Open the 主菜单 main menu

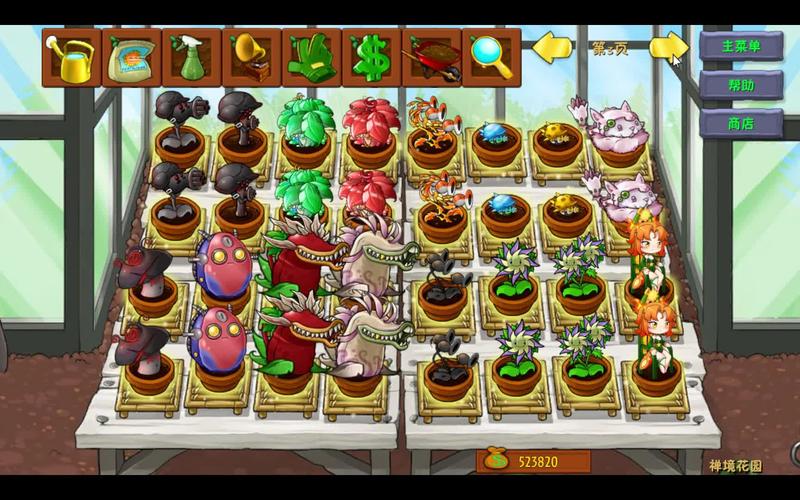click(741, 46)
